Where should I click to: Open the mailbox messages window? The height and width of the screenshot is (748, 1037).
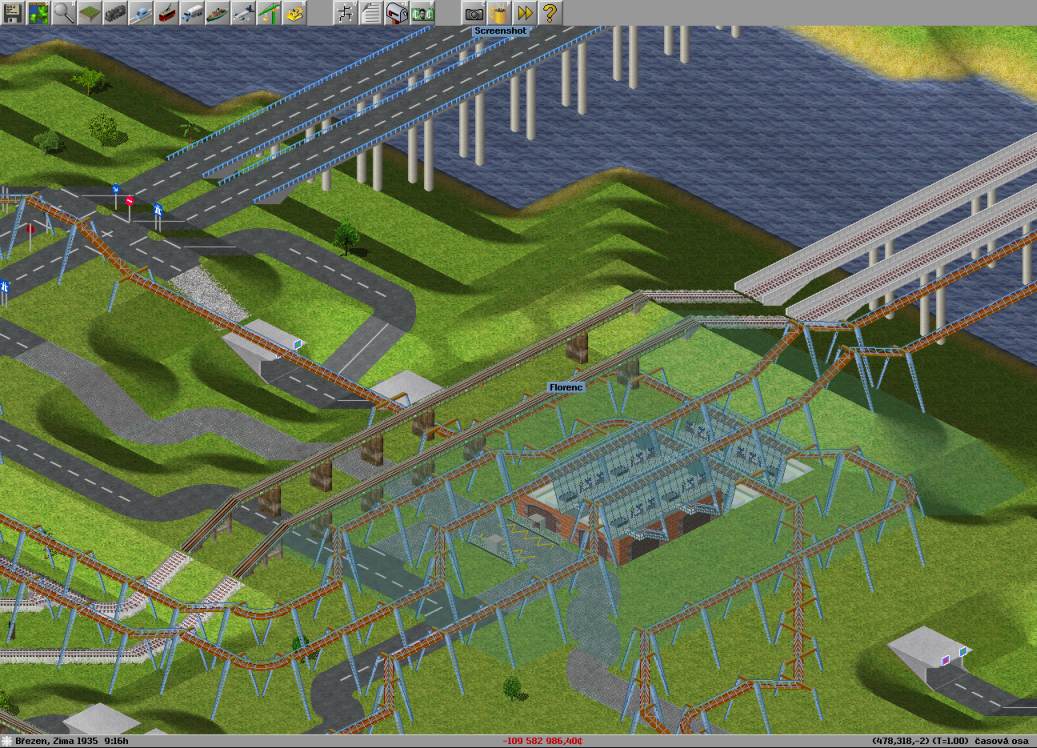pyautogui.click(x=397, y=13)
